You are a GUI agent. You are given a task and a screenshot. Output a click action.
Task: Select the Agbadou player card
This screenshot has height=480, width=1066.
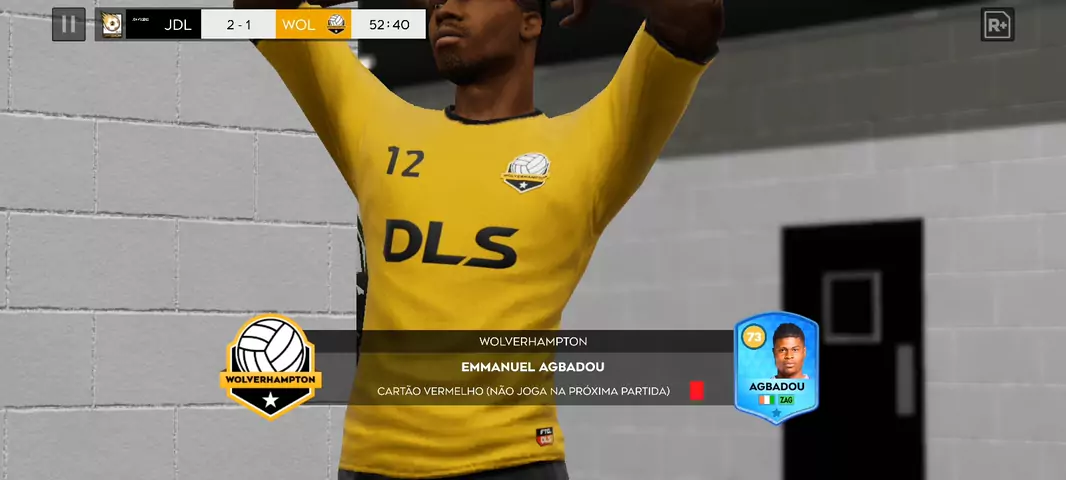tap(776, 366)
